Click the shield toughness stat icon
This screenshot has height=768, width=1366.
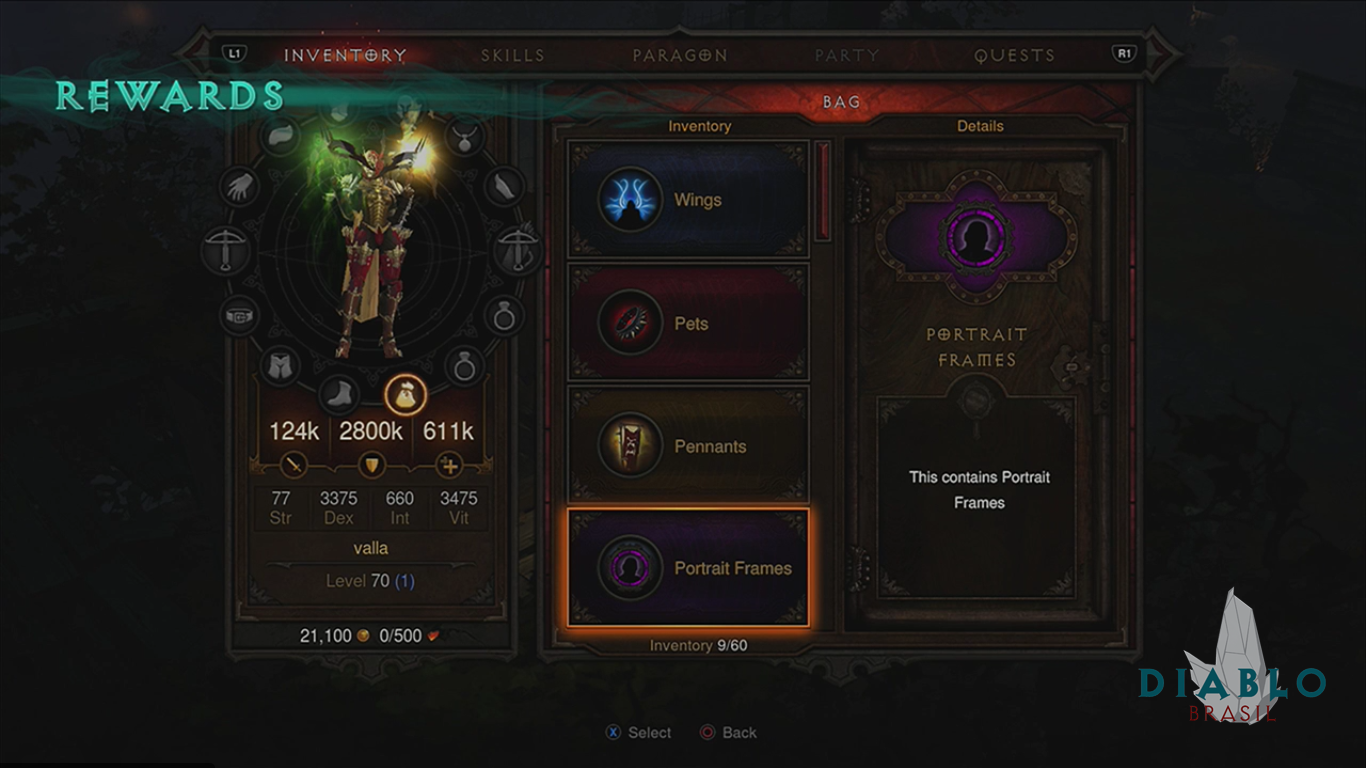(x=372, y=465)
